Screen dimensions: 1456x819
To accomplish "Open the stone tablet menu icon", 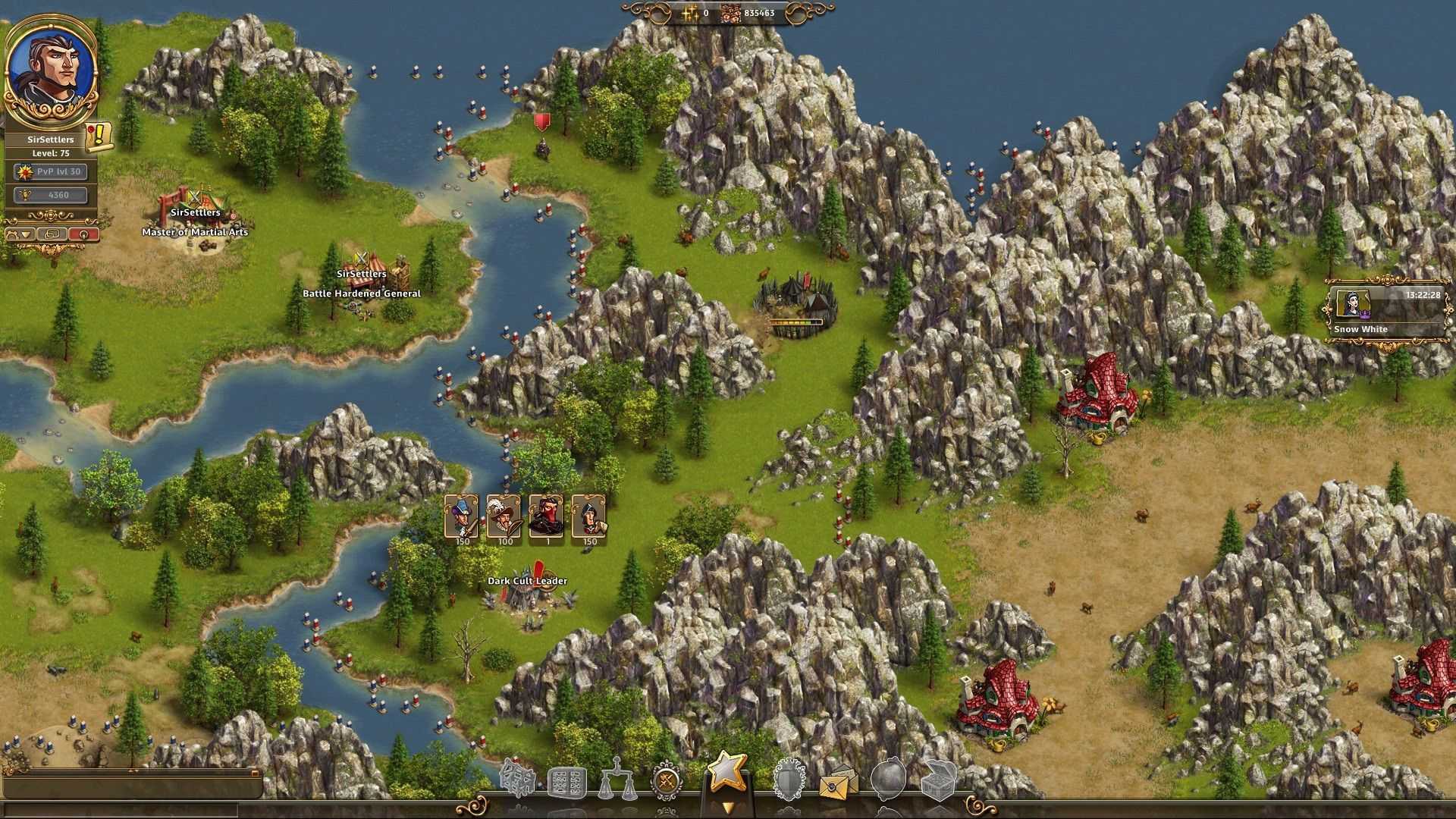I will click(x=567, y=783).
